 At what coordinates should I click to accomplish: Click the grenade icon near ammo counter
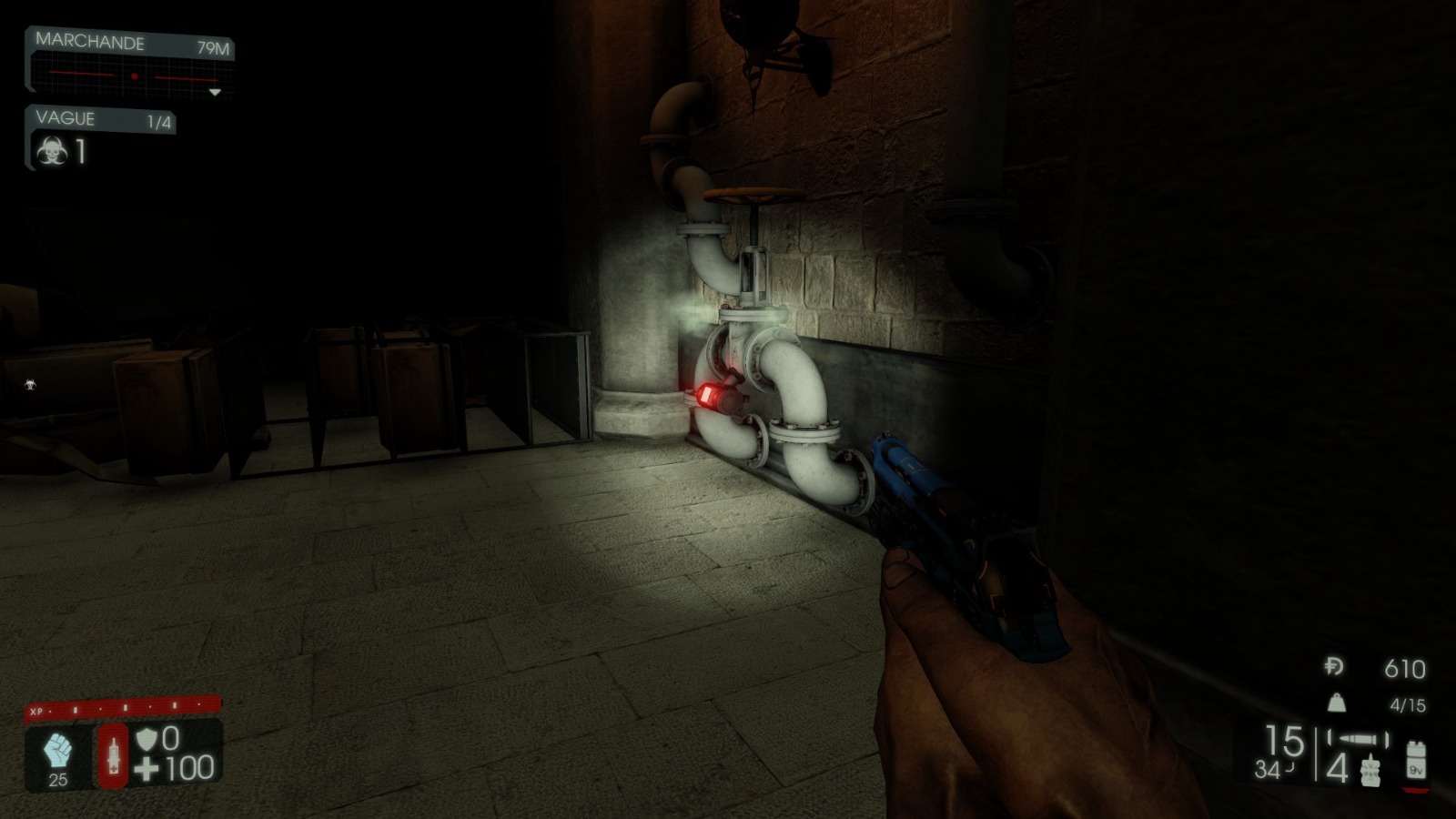click(x=1370, y=772)
